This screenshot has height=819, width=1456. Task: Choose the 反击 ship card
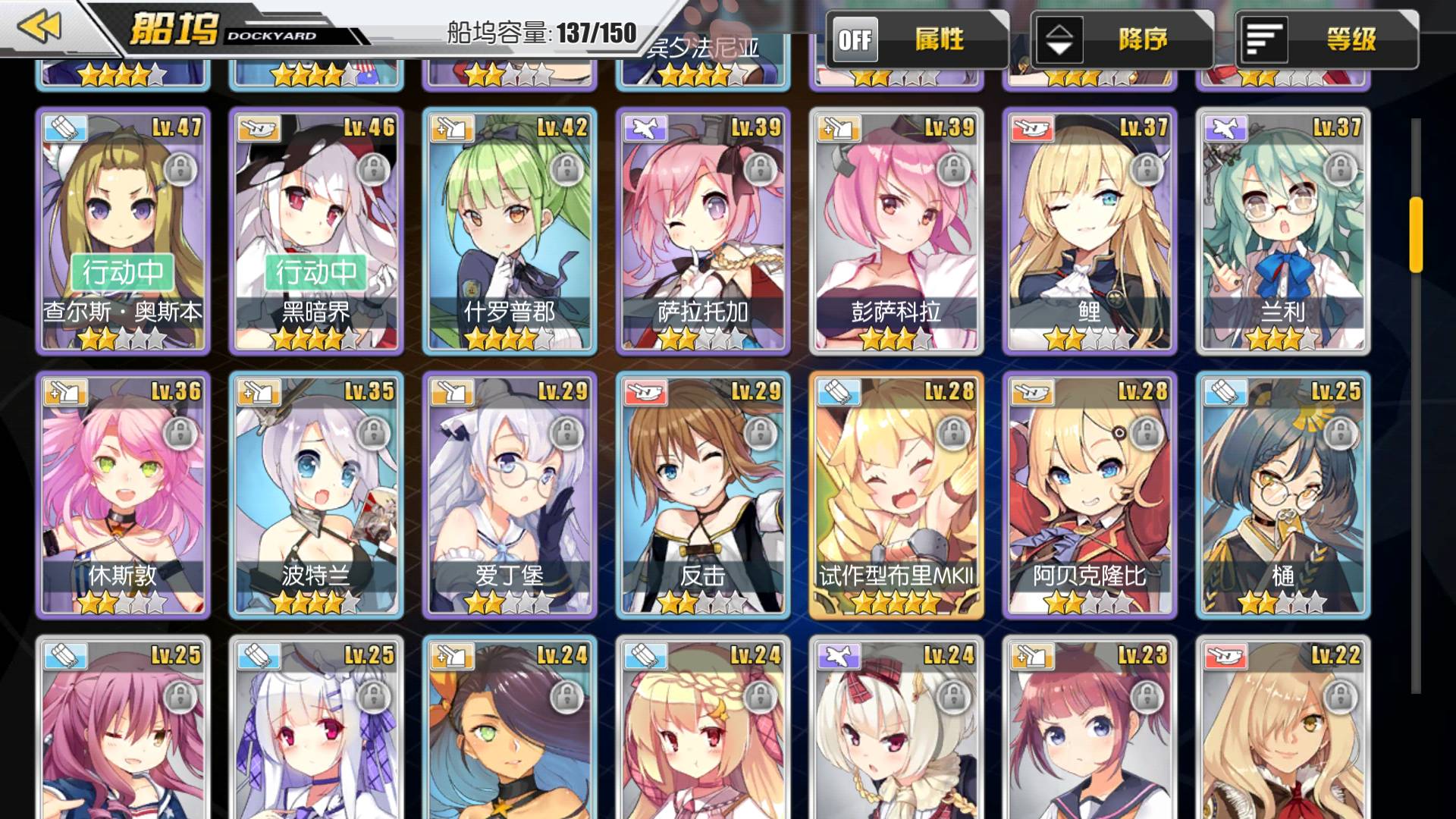point(703,495)
